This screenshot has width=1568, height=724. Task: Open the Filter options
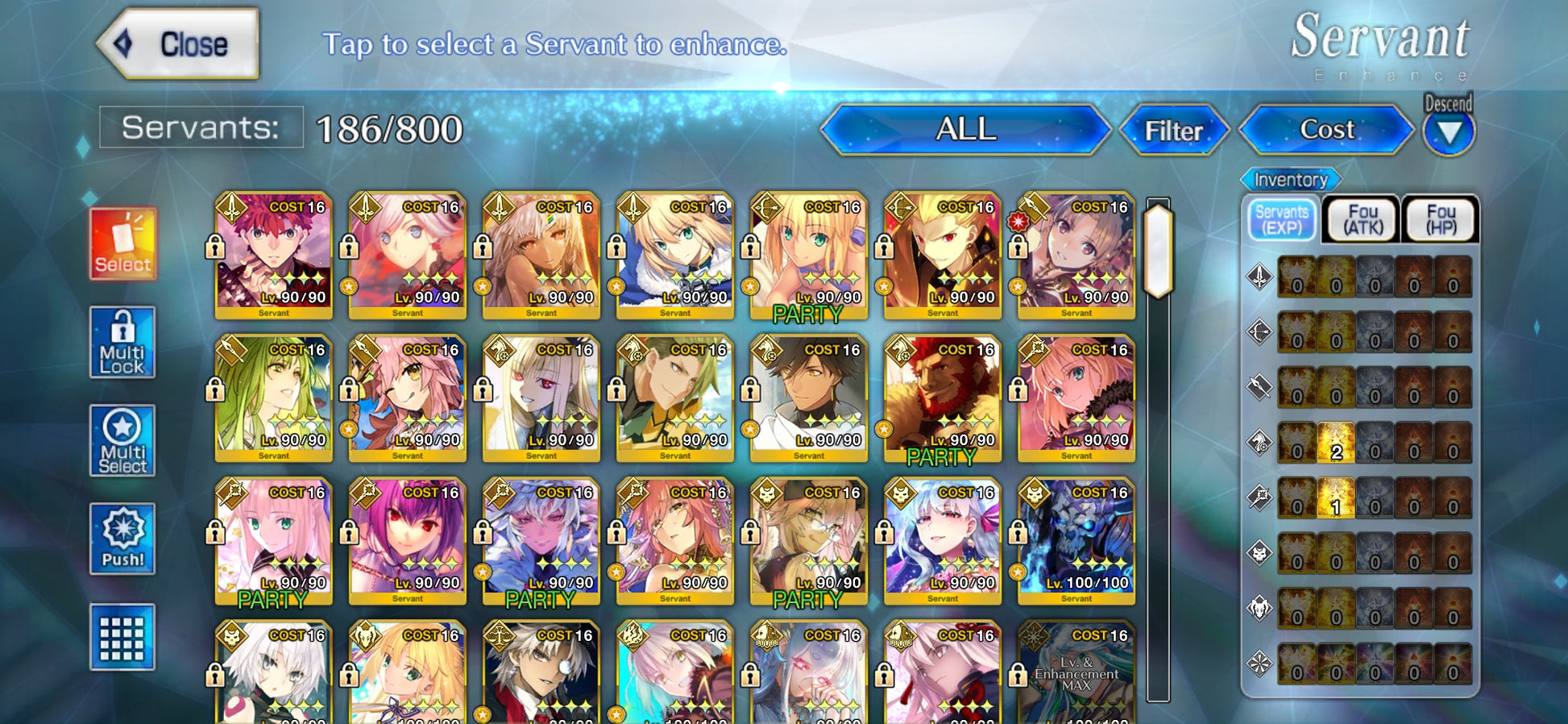1173,131
